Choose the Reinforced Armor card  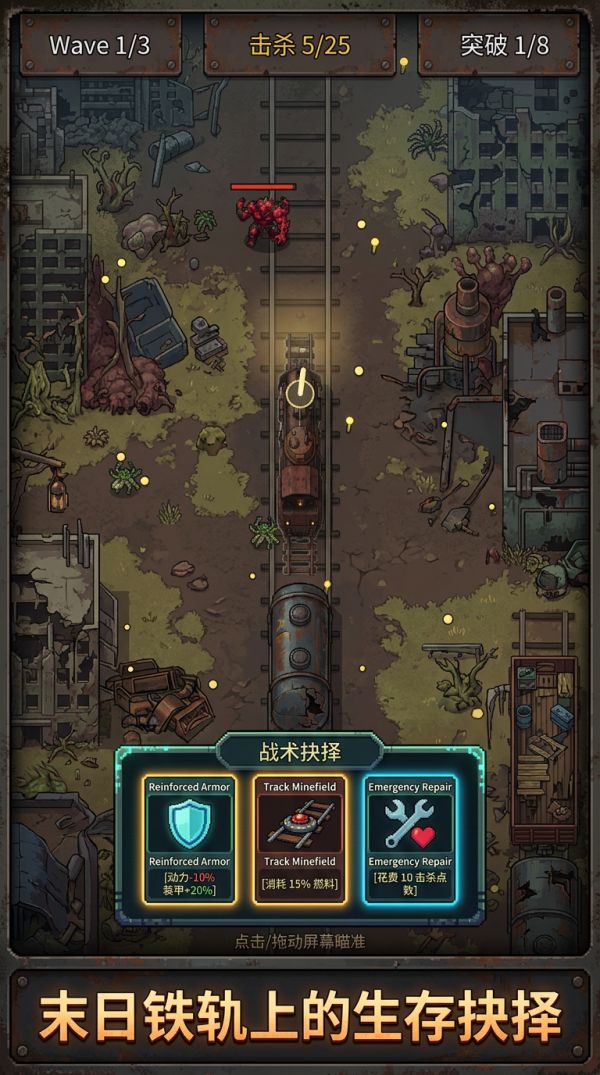tap(189, 838)
